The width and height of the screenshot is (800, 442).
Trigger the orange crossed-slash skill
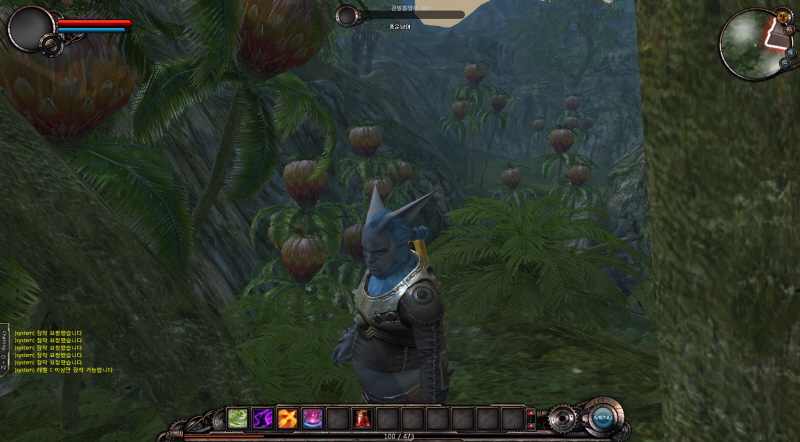click(288, 418)
